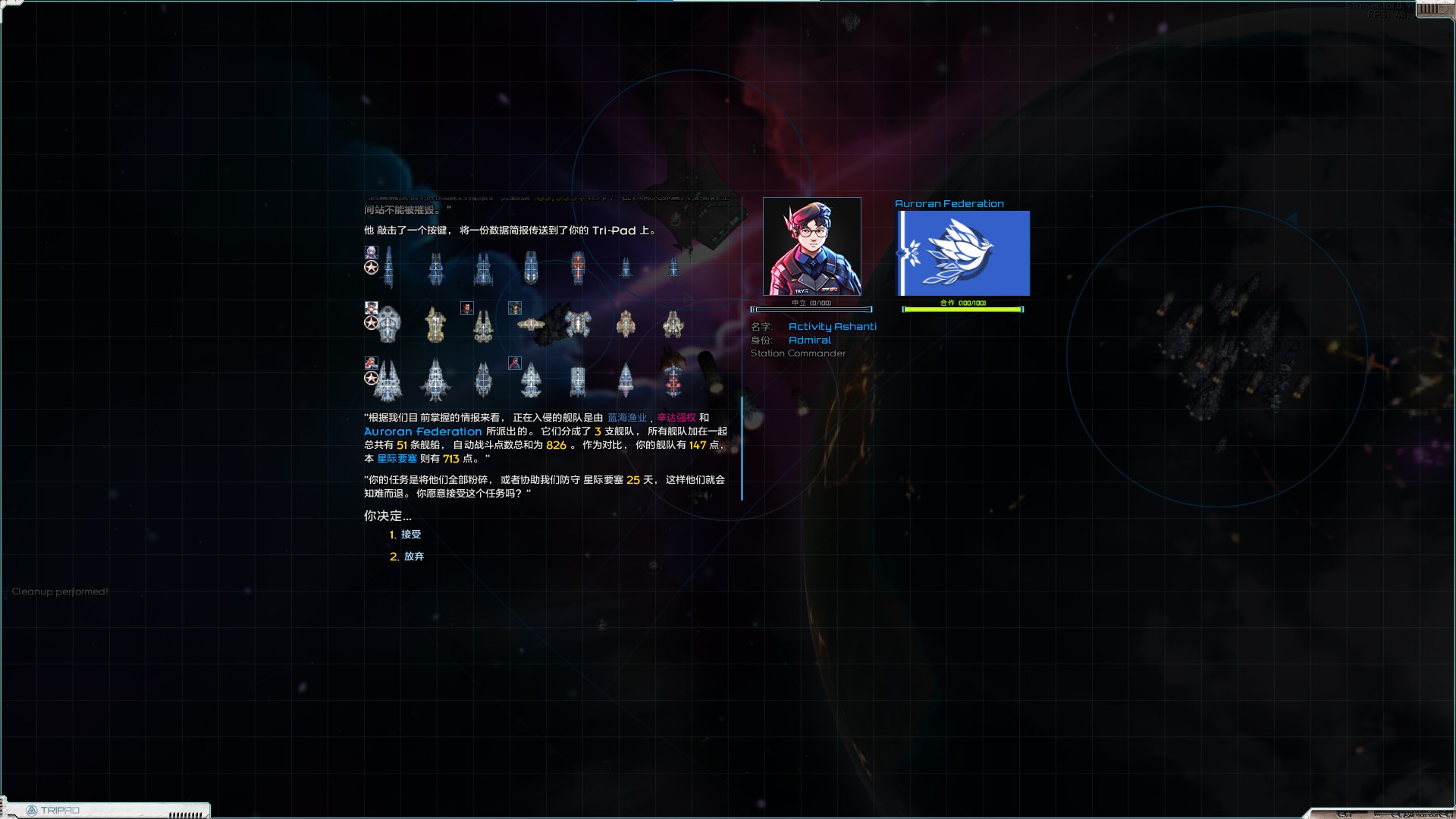Viewport: 1456px width, 819px height.
Task: Click the Activity Ashanti name link
Action: [832, 326]
